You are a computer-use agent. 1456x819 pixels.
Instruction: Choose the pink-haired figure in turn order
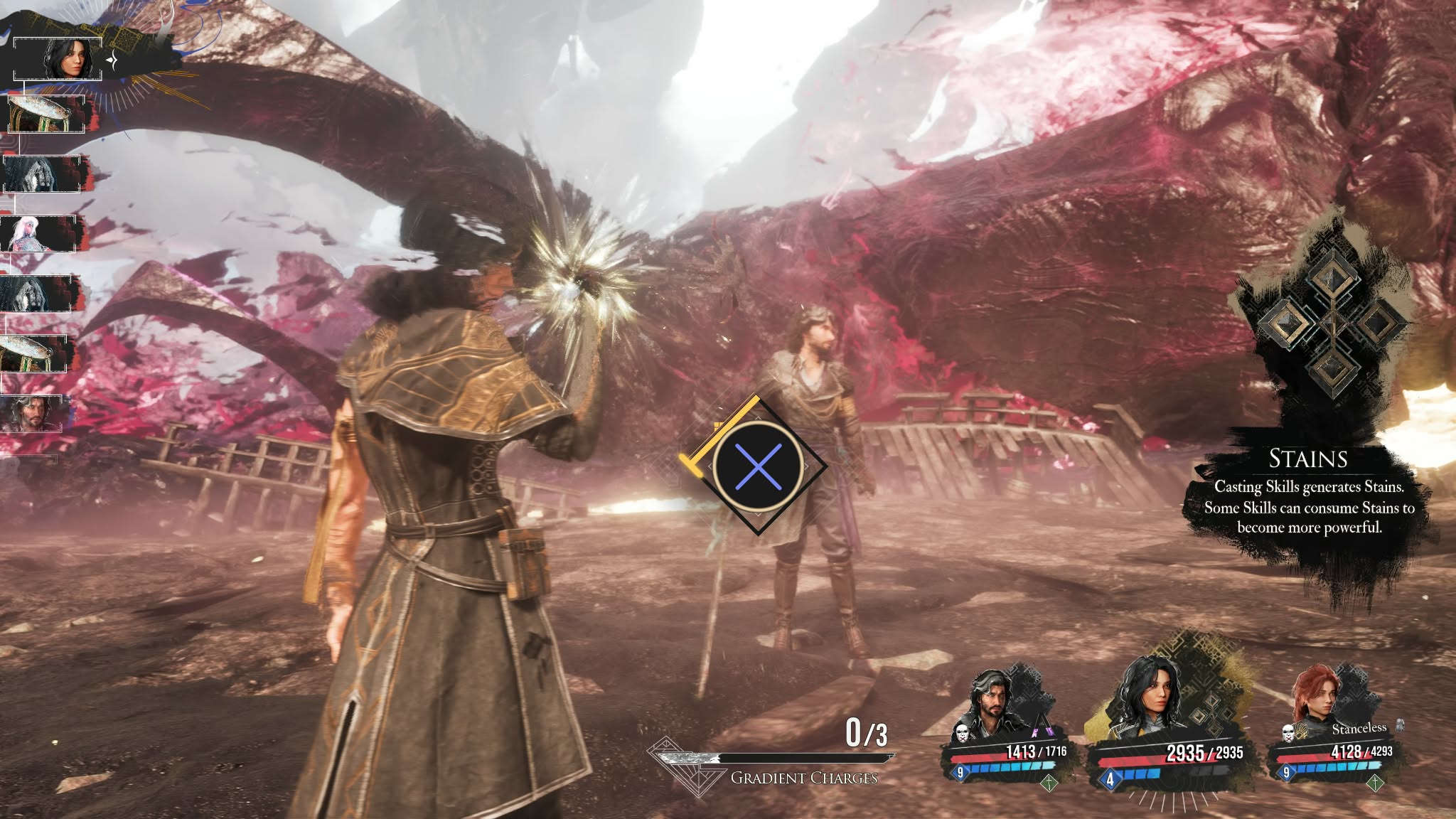pos(38,232)
